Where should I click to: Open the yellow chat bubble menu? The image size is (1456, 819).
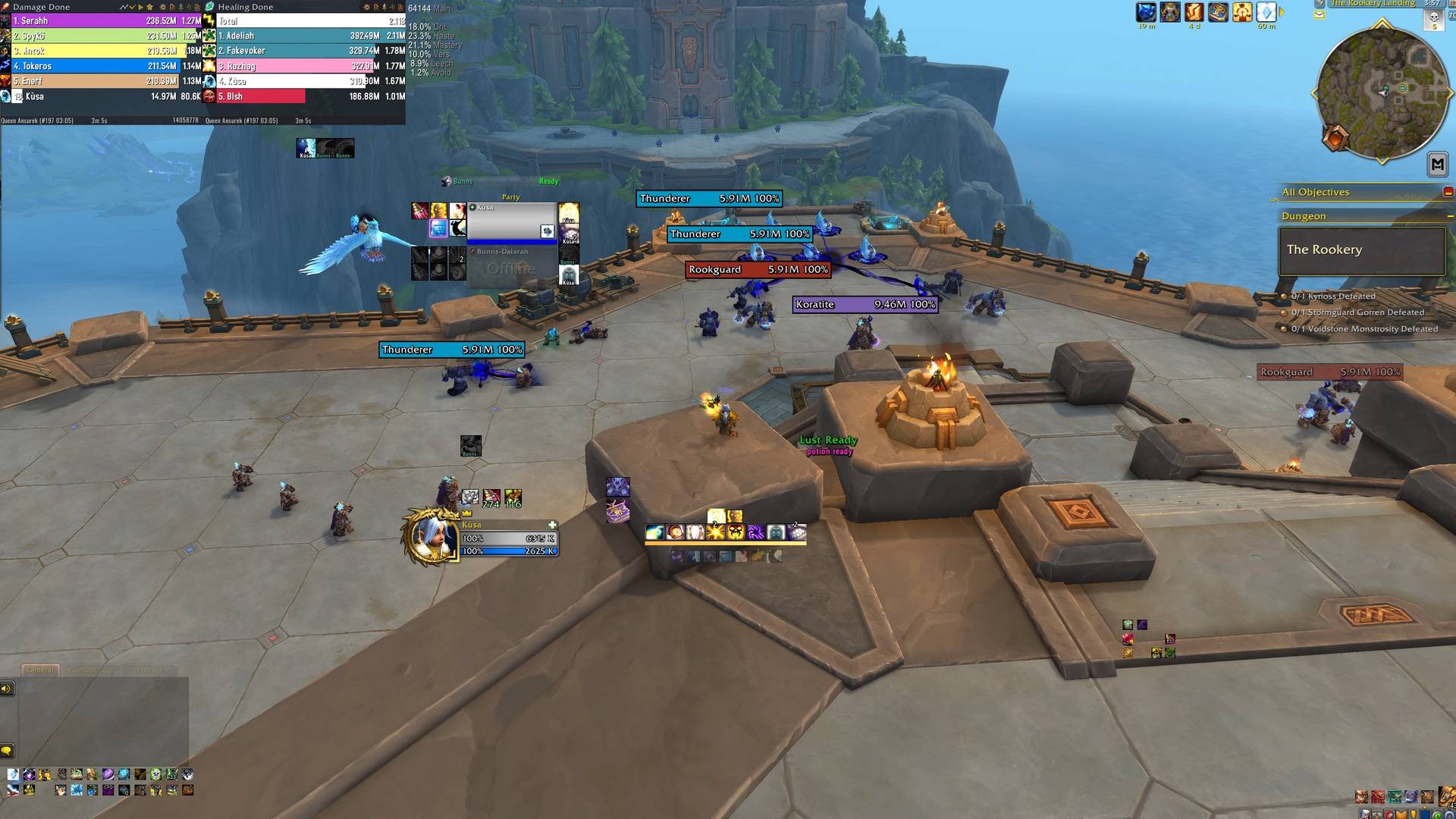point(7,751)
